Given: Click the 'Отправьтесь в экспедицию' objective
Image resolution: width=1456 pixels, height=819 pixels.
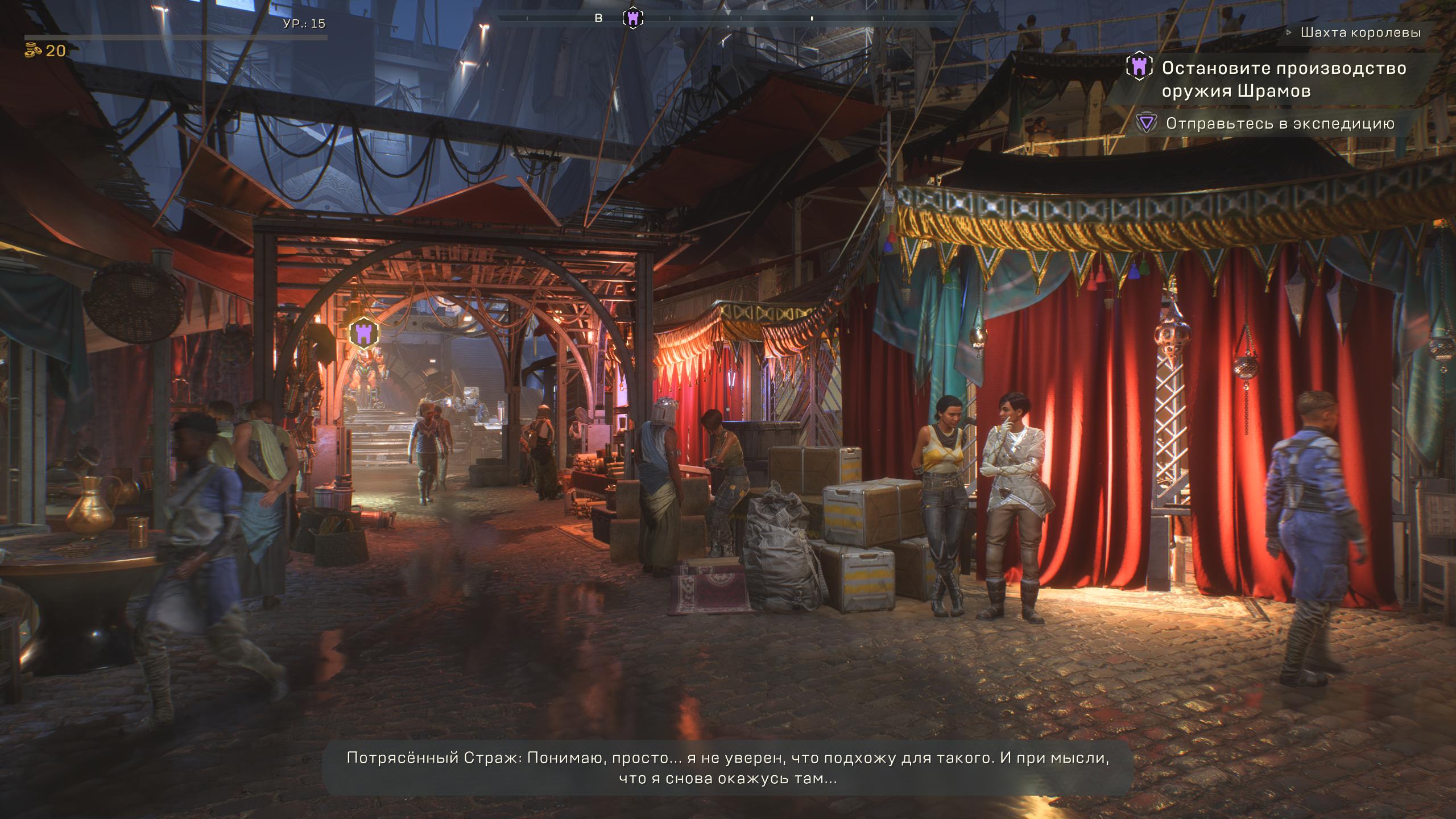Looking at the screenshot, I should (x=1280, y=123).
